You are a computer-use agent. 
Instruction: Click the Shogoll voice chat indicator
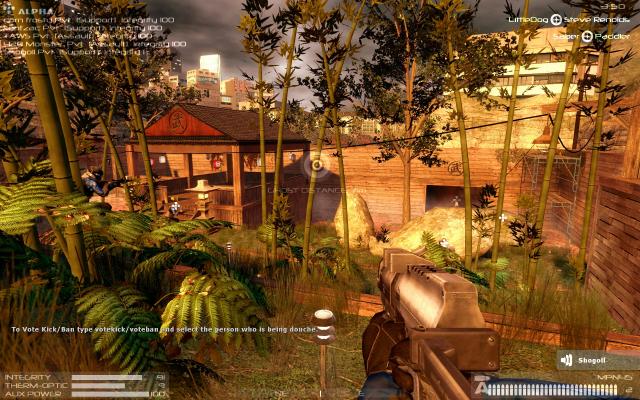coord(598,361)
